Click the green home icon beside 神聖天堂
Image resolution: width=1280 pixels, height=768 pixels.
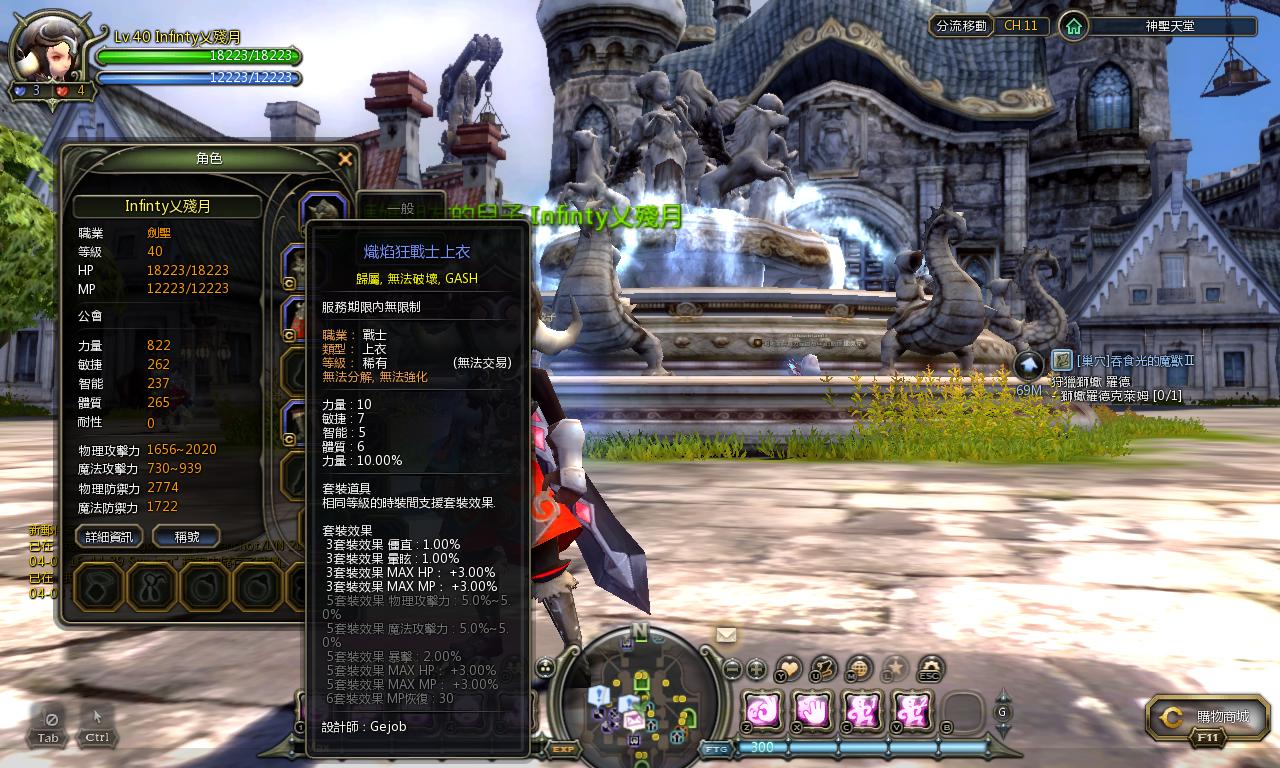(1073, 26)
